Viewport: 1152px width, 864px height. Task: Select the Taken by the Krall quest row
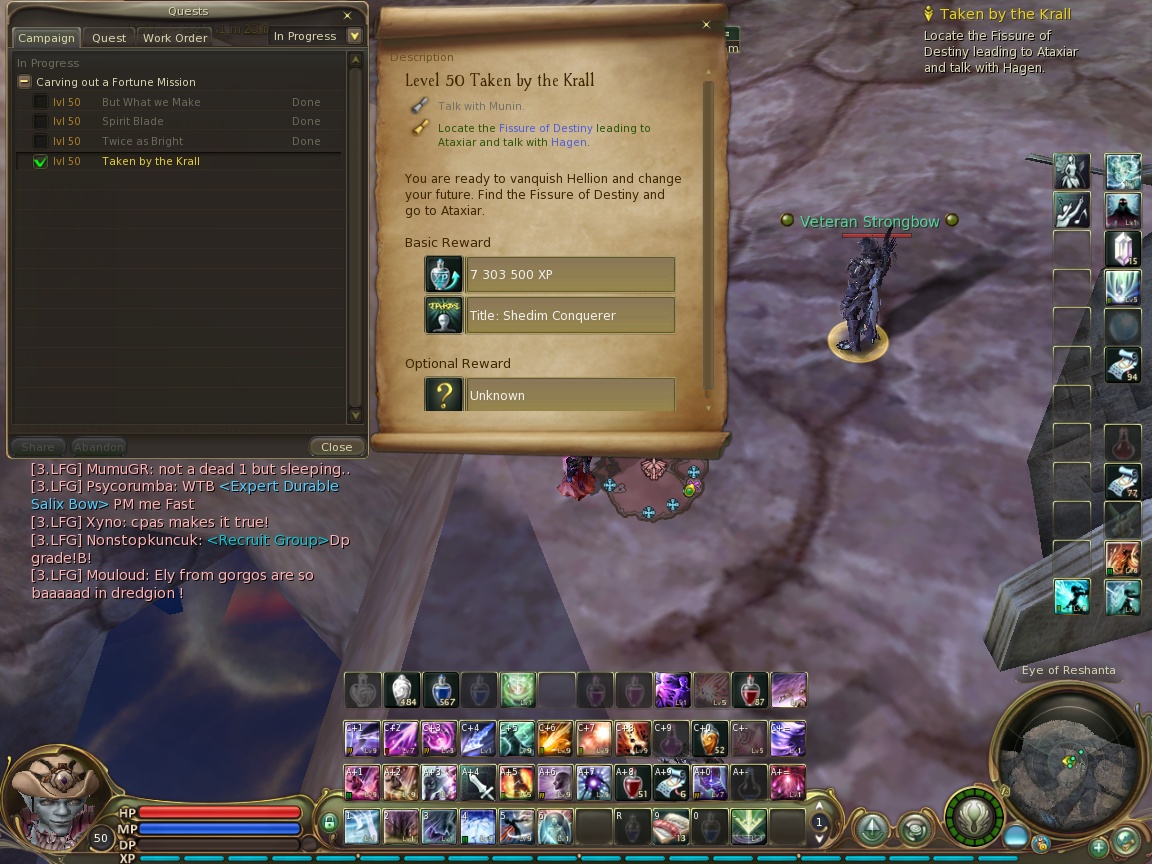pos(151,161)
